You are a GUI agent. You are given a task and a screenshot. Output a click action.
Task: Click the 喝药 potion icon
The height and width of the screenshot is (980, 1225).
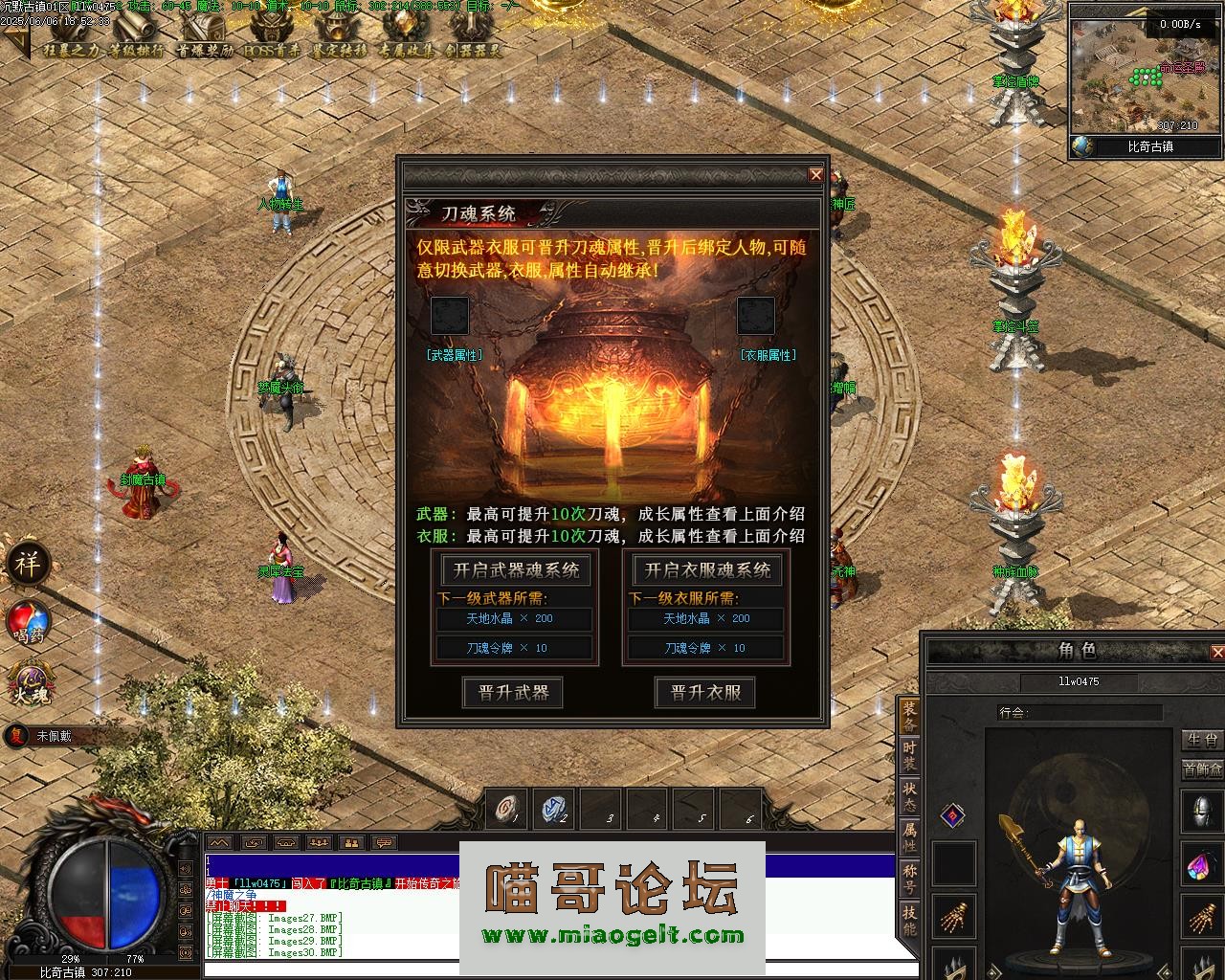coord(29,622)
